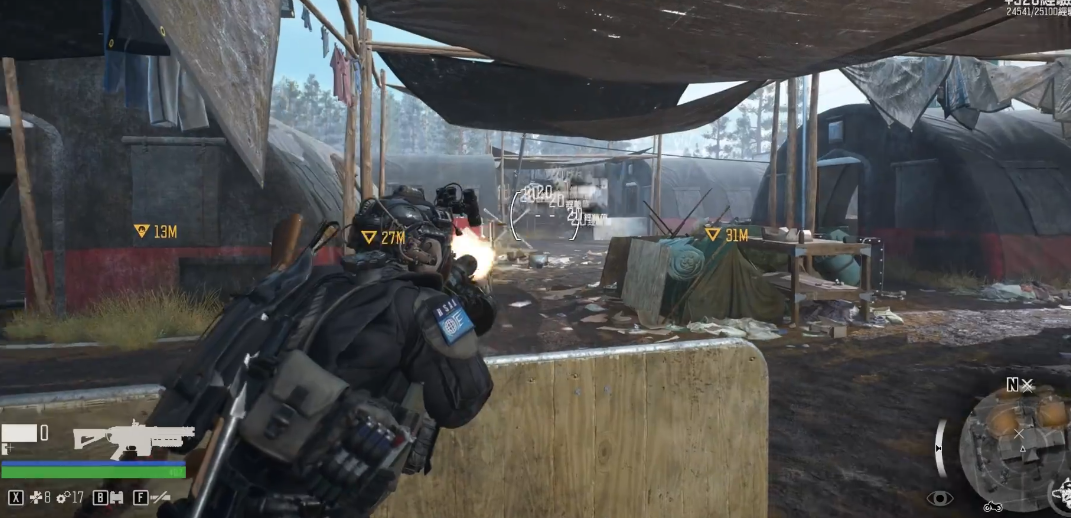This screenshot has height=518, width=1071.
Task: Click the 31M yellow objective marker
Action: 712,234
